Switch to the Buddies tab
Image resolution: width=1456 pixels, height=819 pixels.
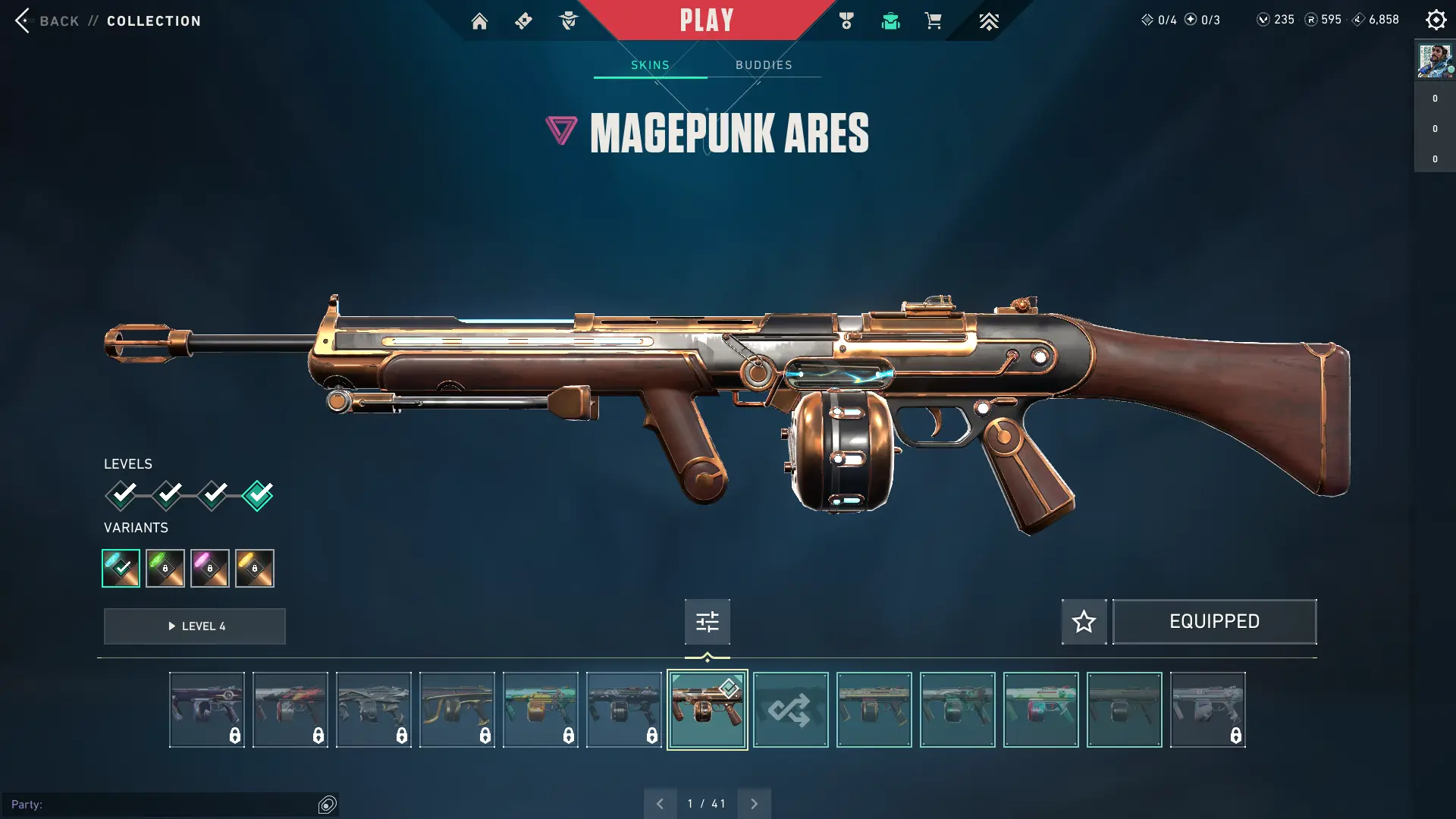pos(764,65)
